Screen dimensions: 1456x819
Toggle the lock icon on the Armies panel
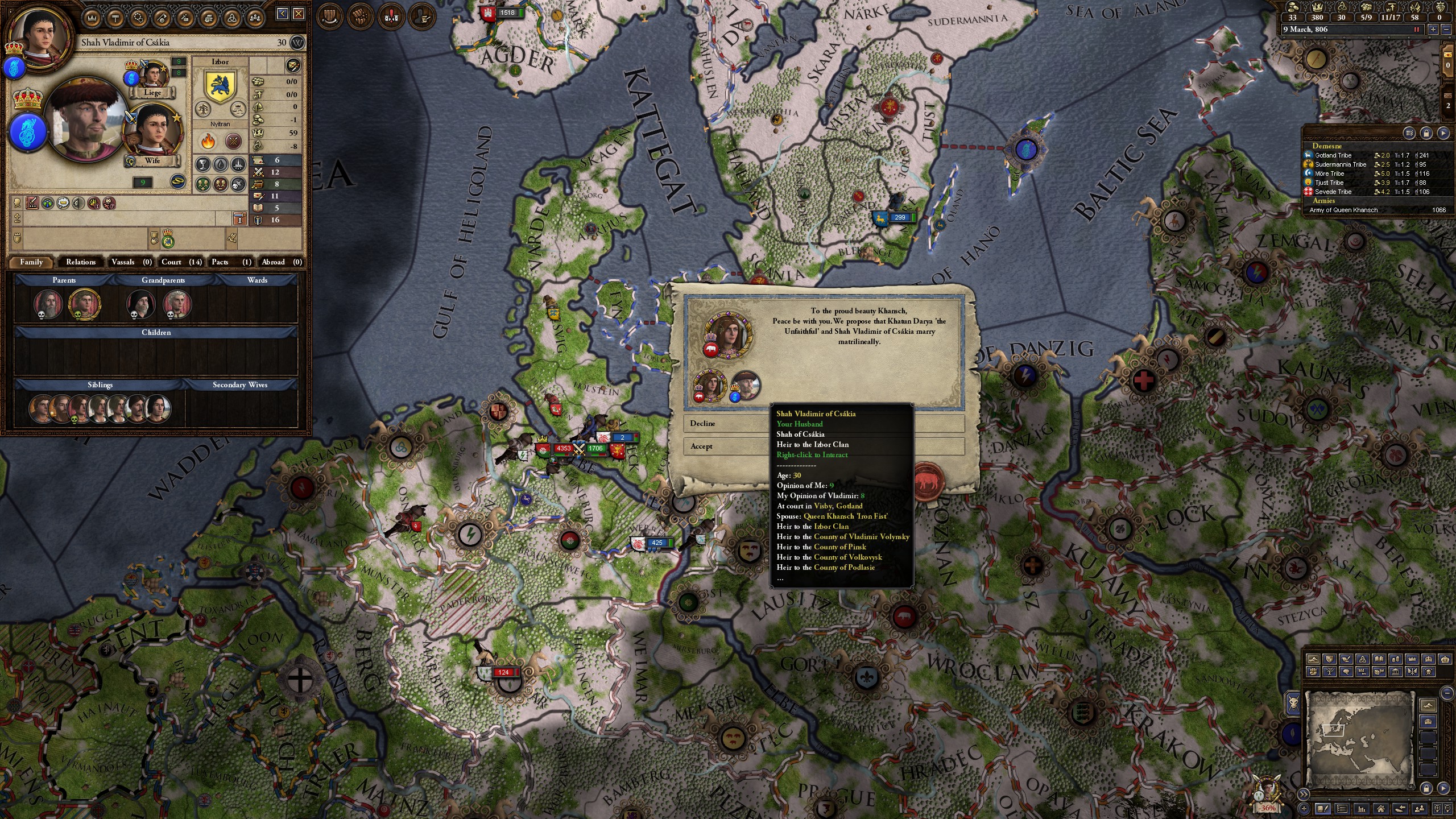pyautogui.click(x=1426, y=133)
